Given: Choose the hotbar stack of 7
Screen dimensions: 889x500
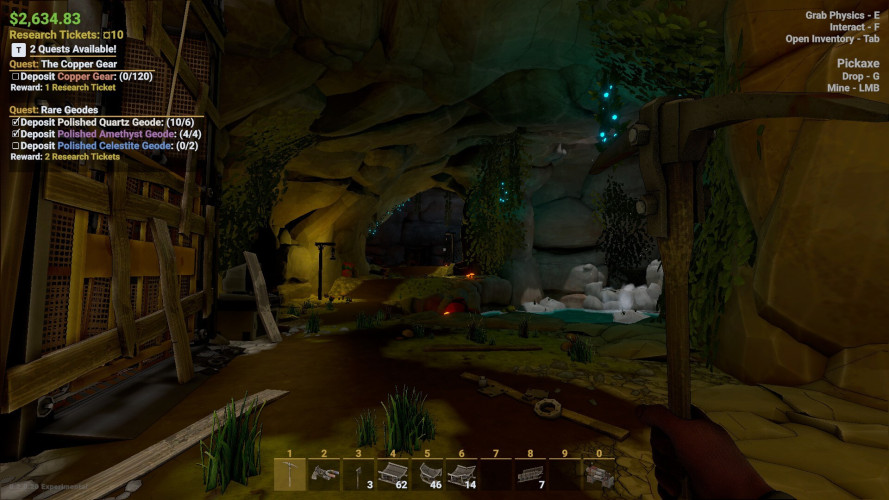Looking at the screenshot, I should point(530,474).
